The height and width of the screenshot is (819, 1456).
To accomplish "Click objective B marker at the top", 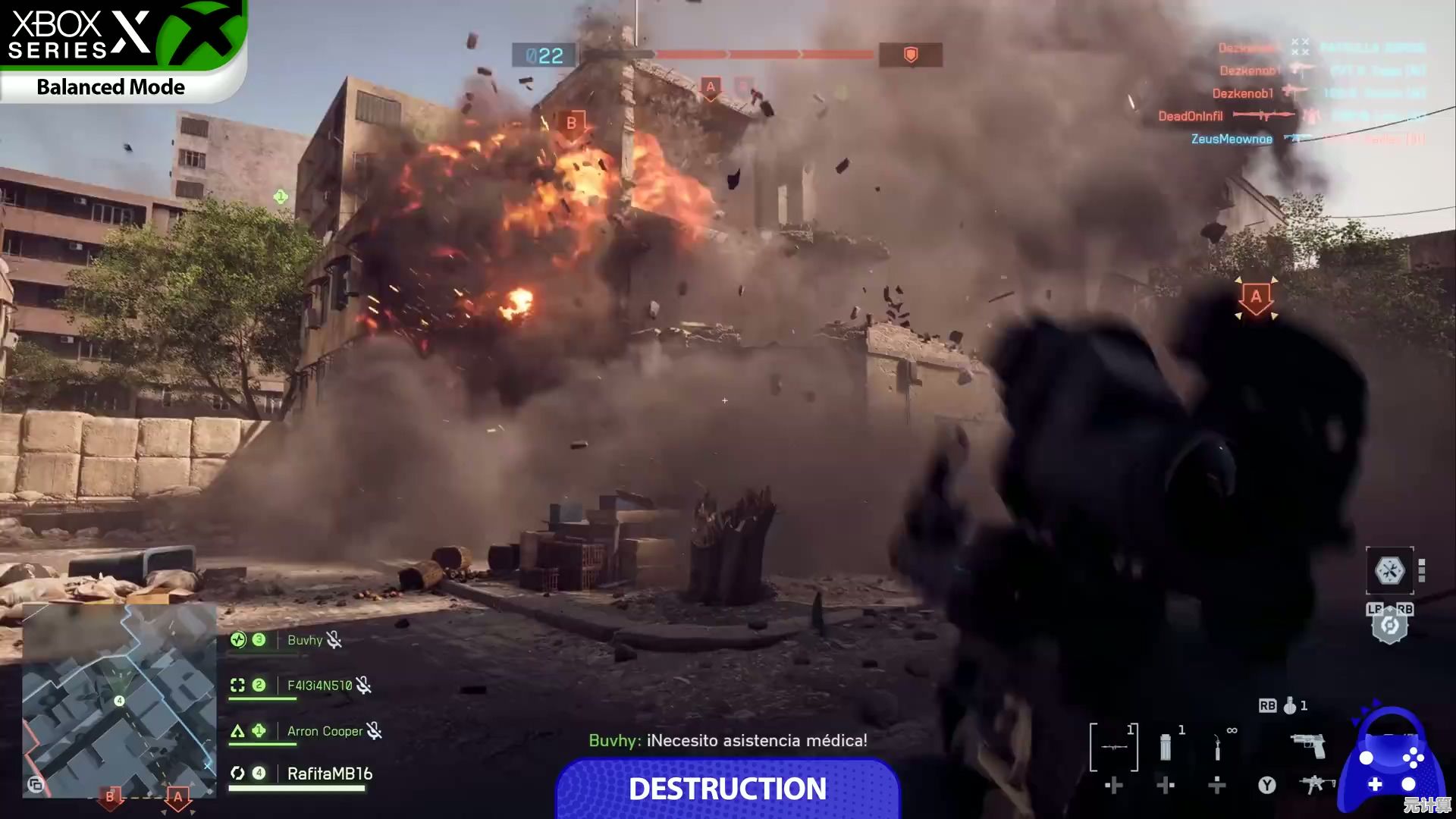I will coord(572,124).
